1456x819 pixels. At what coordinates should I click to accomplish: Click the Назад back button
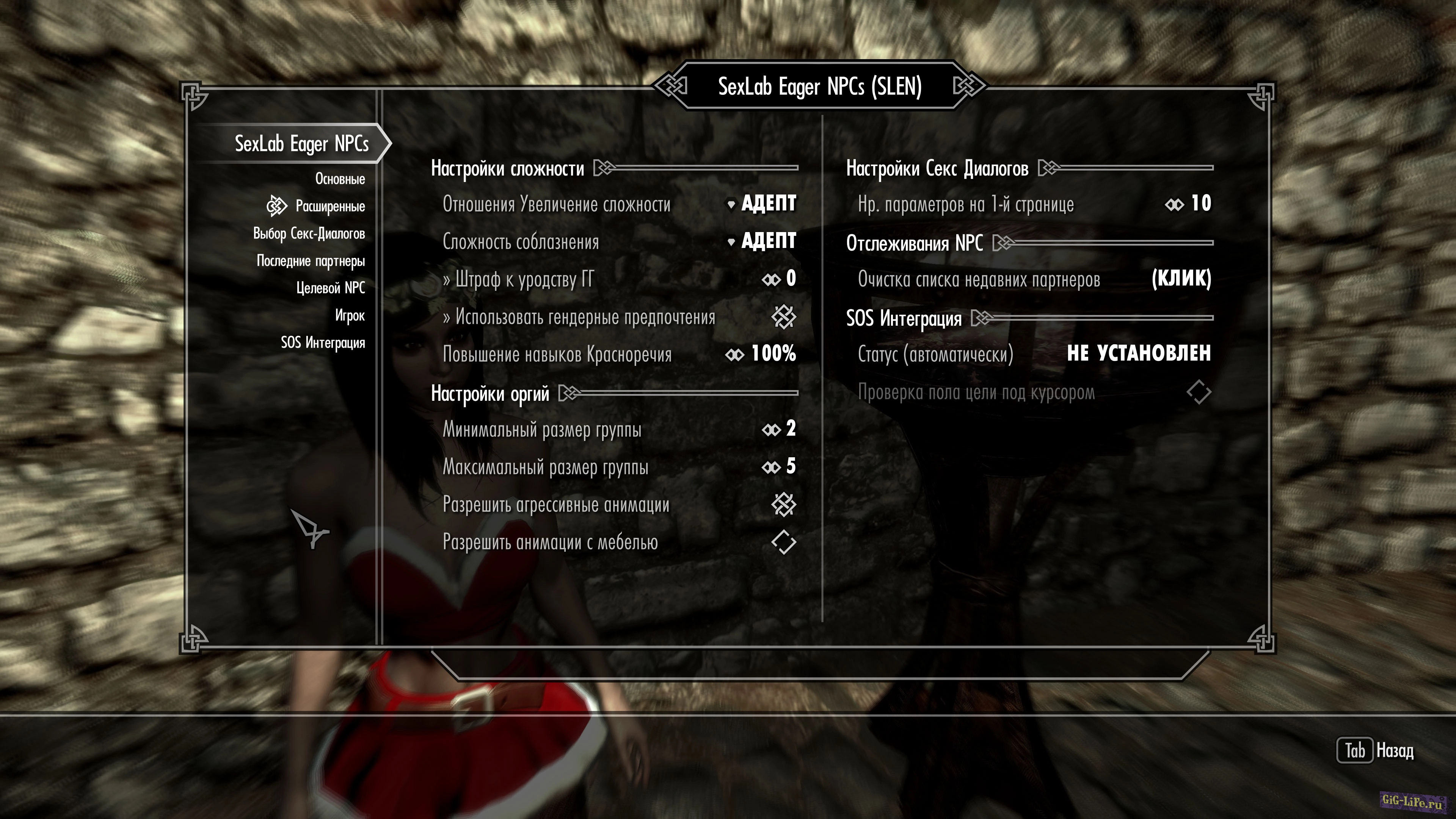click(x=1374, y=751)
